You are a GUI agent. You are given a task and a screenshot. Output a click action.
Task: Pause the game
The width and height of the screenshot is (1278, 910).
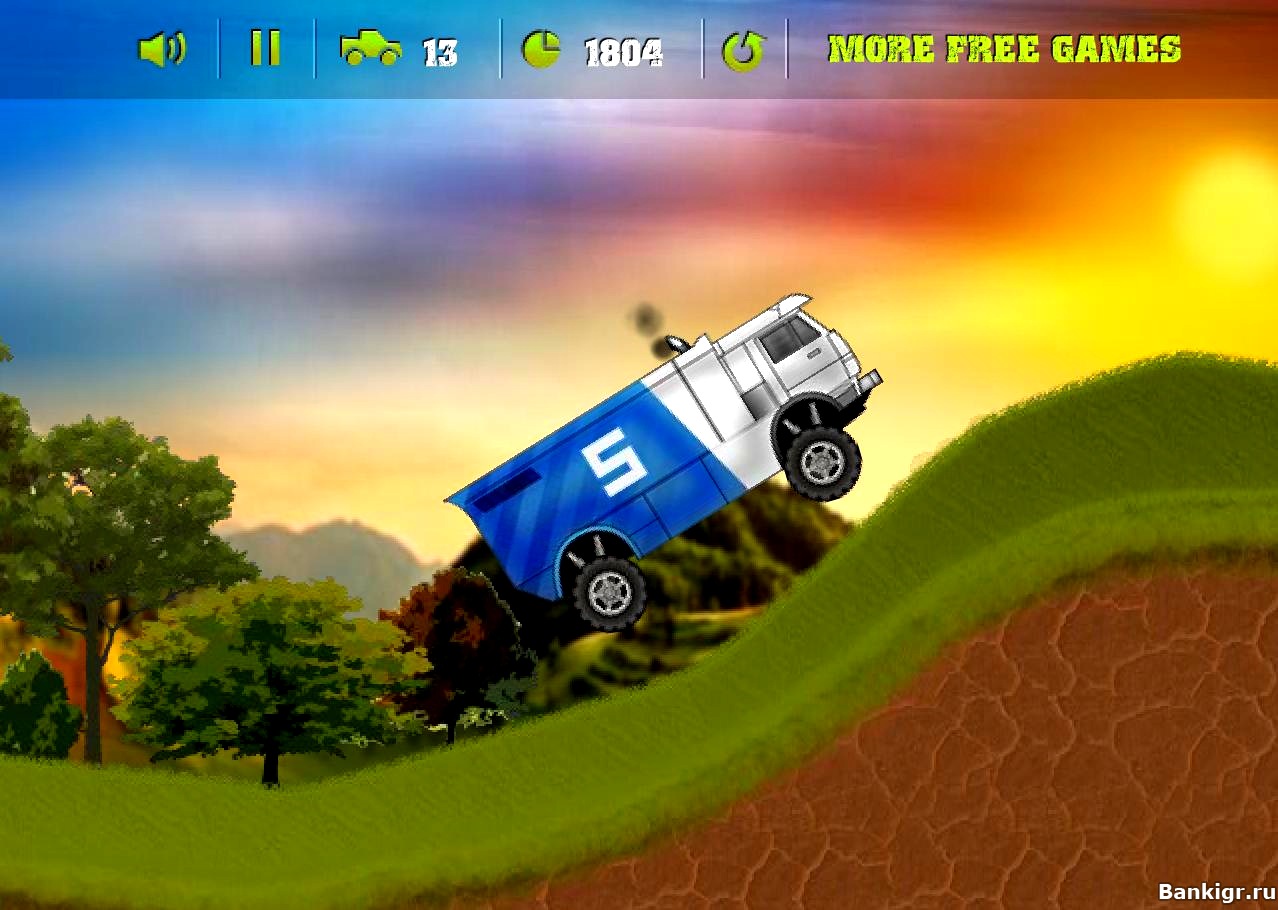pos(265,48)
